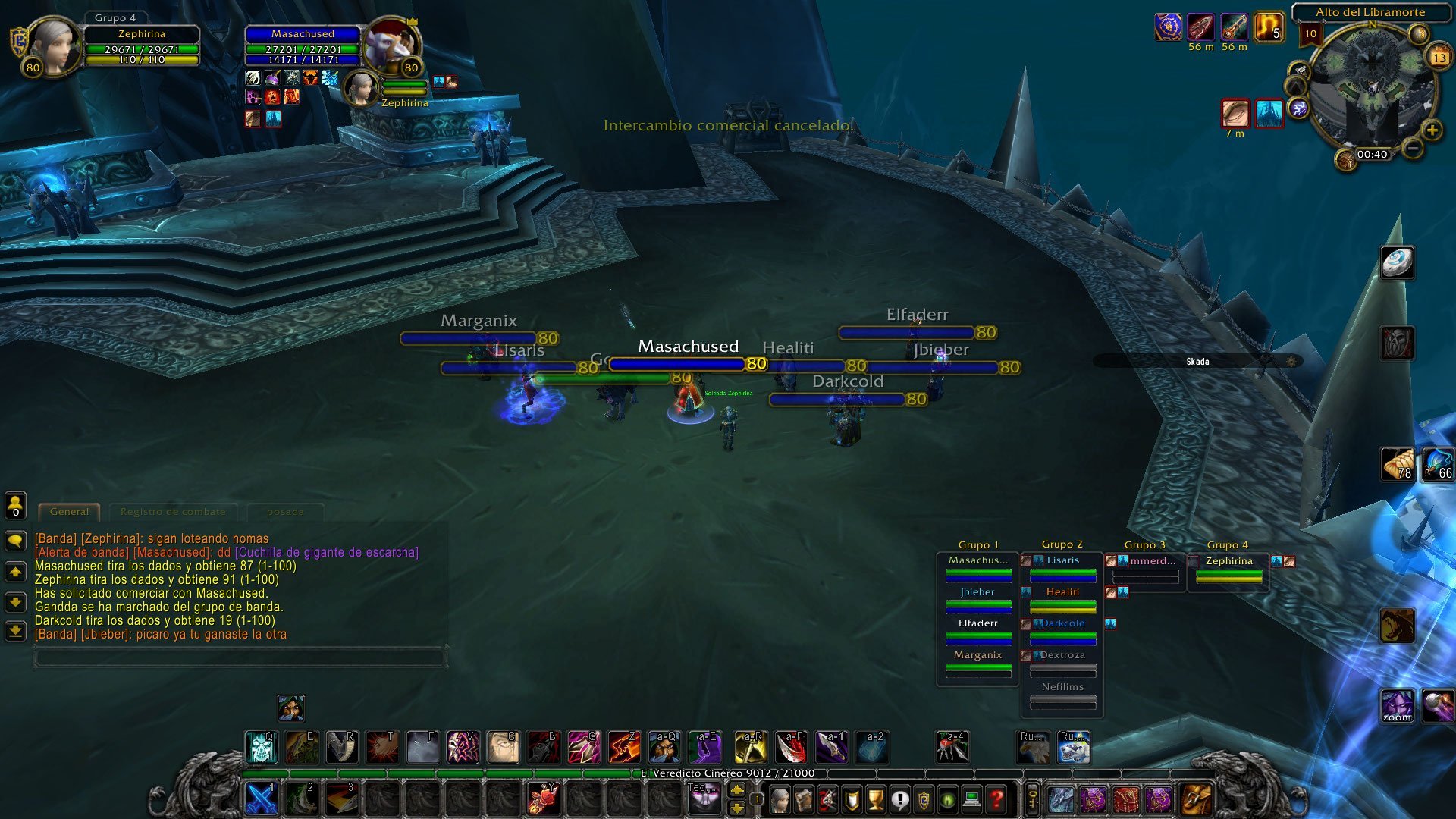The height and width of the screenshot is (819, 1456).
Task: Open the golden backpack bag slot
Action: [1197, 799]
